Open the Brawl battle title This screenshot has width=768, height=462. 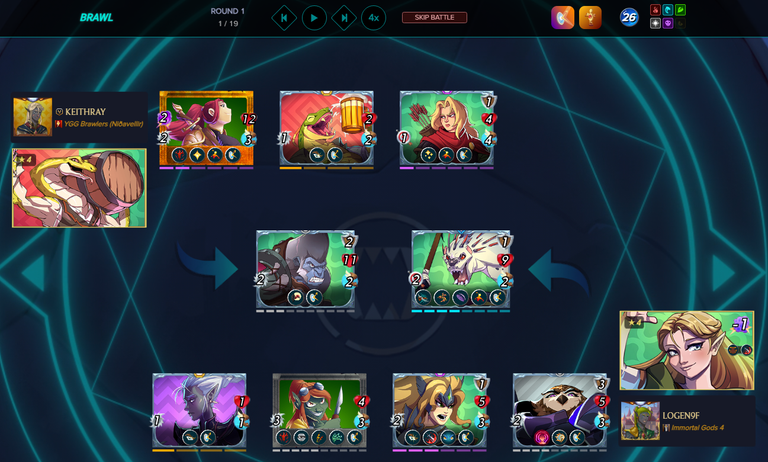[96, 17]
